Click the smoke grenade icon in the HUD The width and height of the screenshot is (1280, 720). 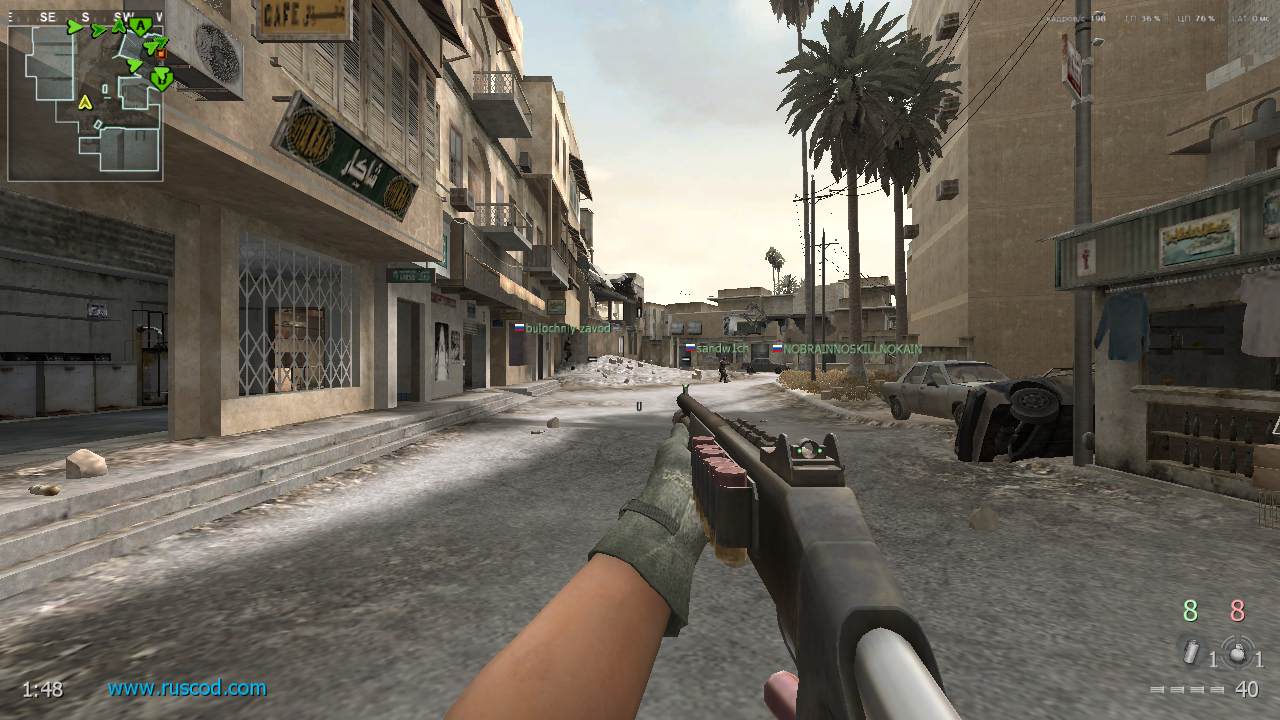click(1190, 652)
